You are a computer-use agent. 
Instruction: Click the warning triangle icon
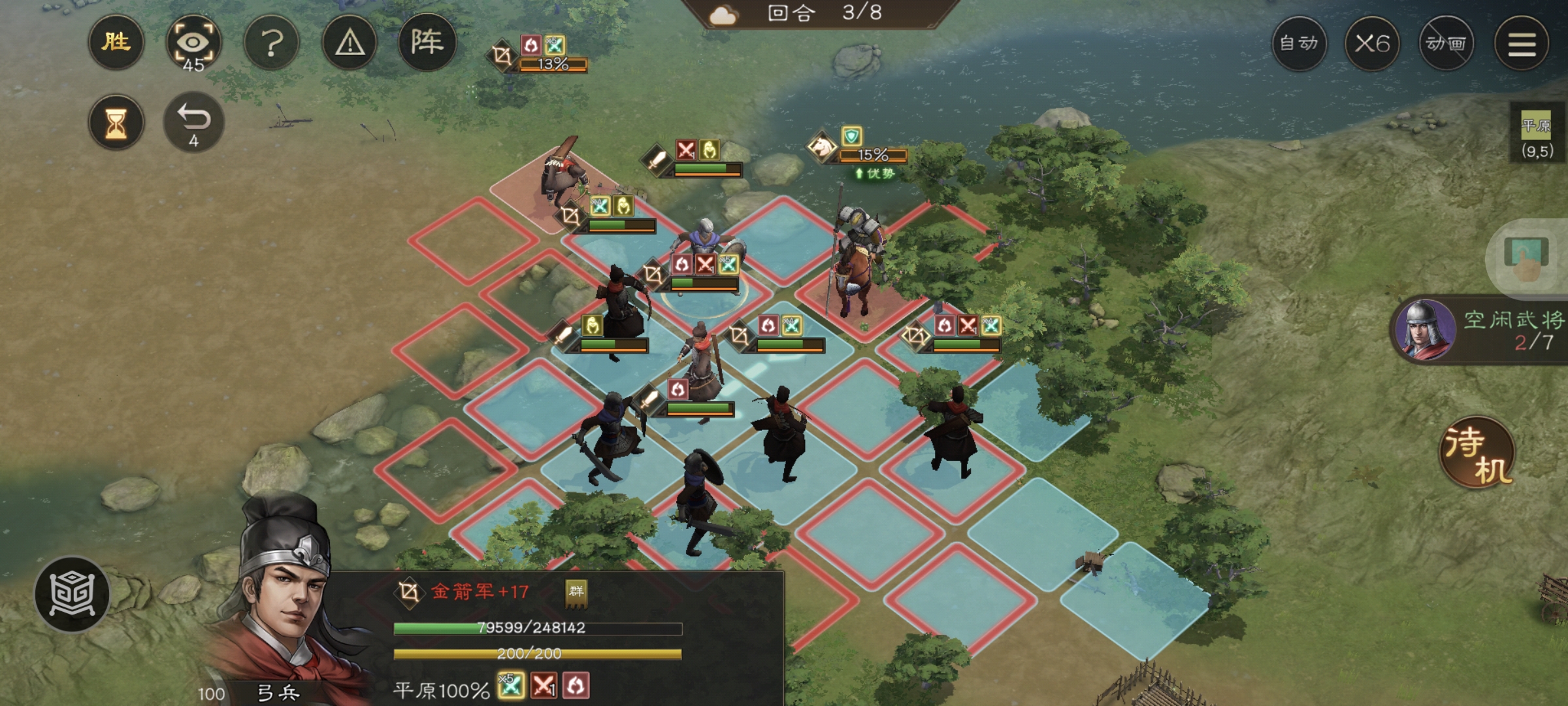click(348, 42)
